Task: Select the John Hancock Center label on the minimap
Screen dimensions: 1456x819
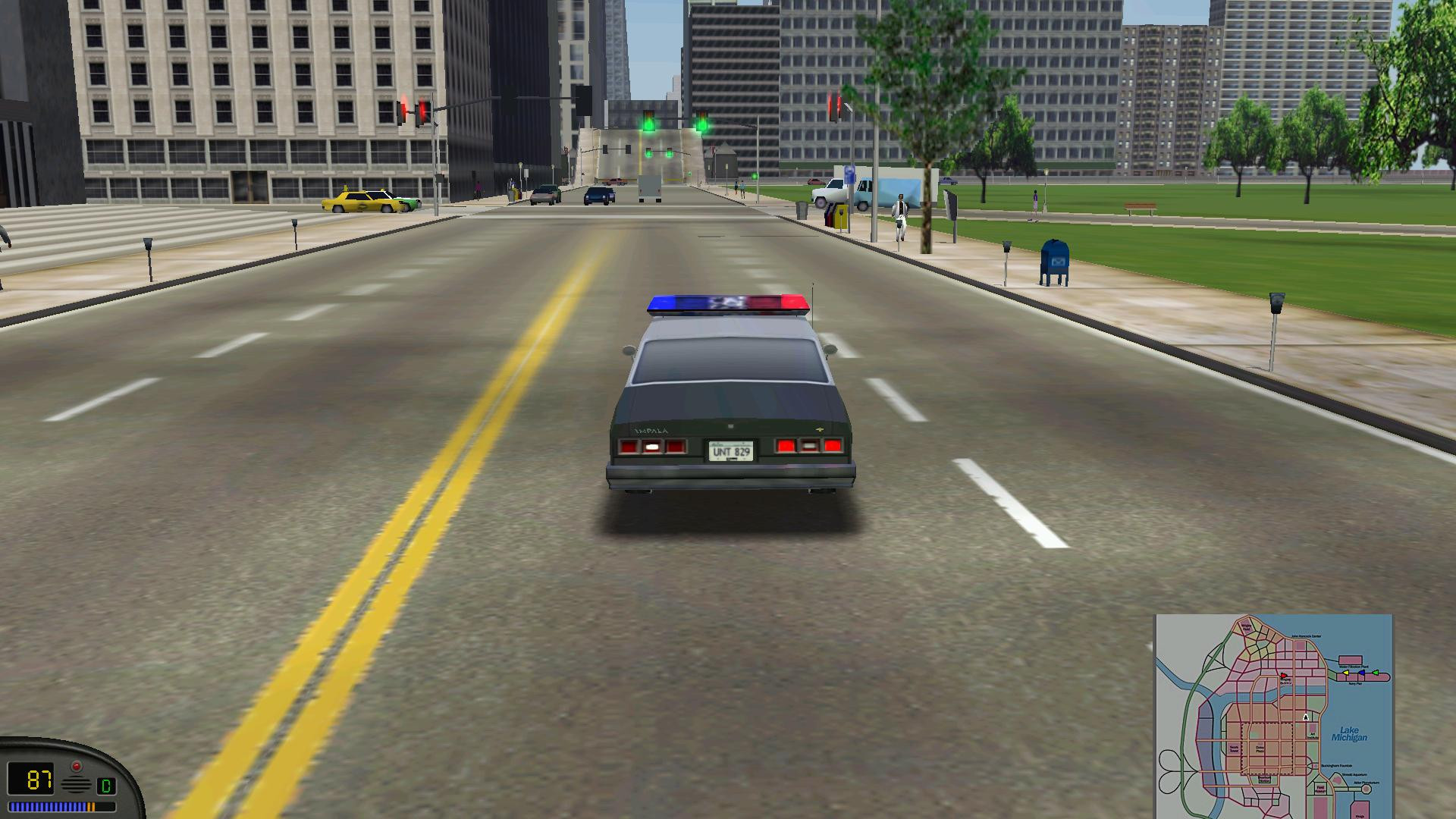Action: click(x=1307, y=636)
